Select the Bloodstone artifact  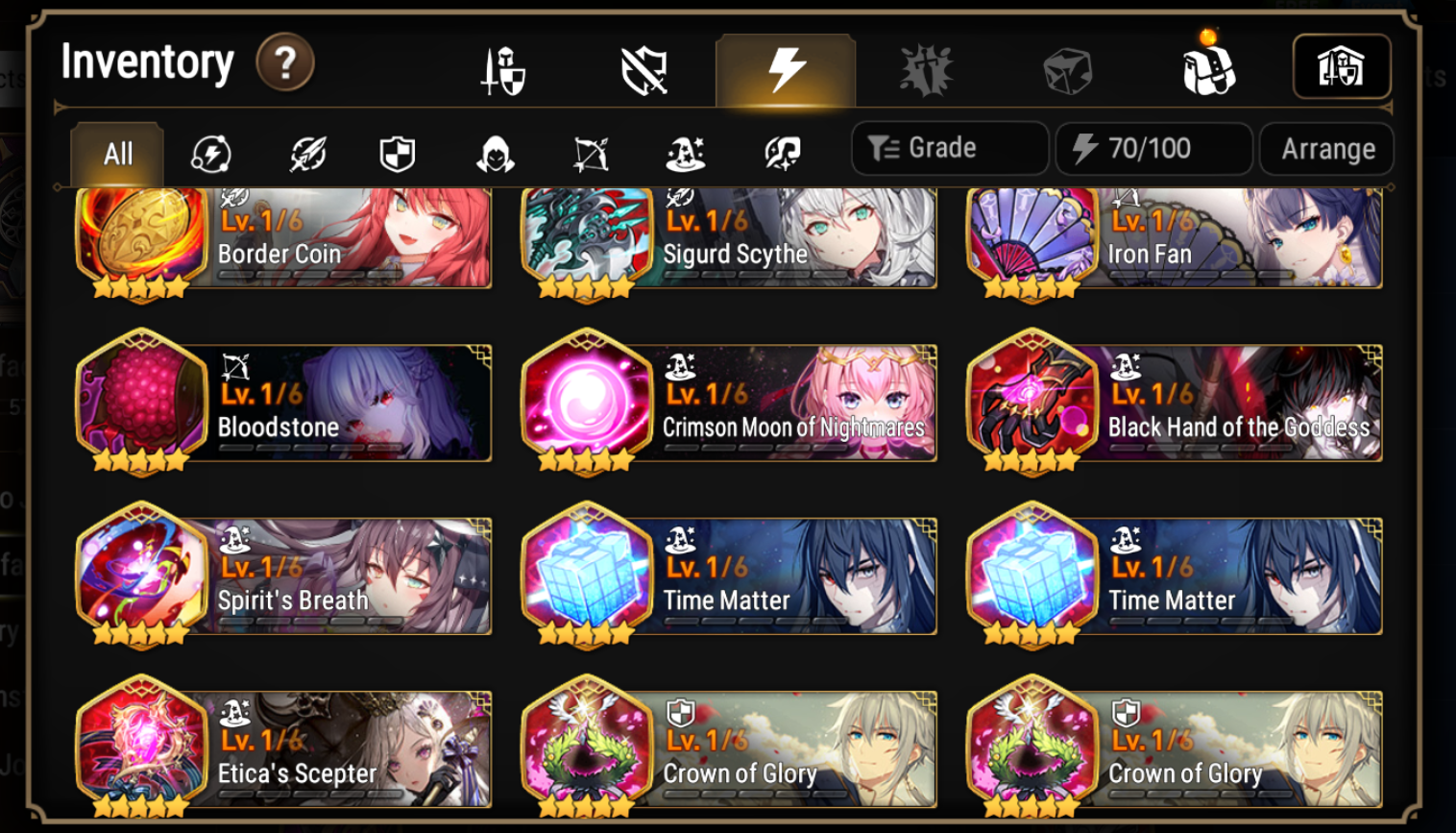283,403
